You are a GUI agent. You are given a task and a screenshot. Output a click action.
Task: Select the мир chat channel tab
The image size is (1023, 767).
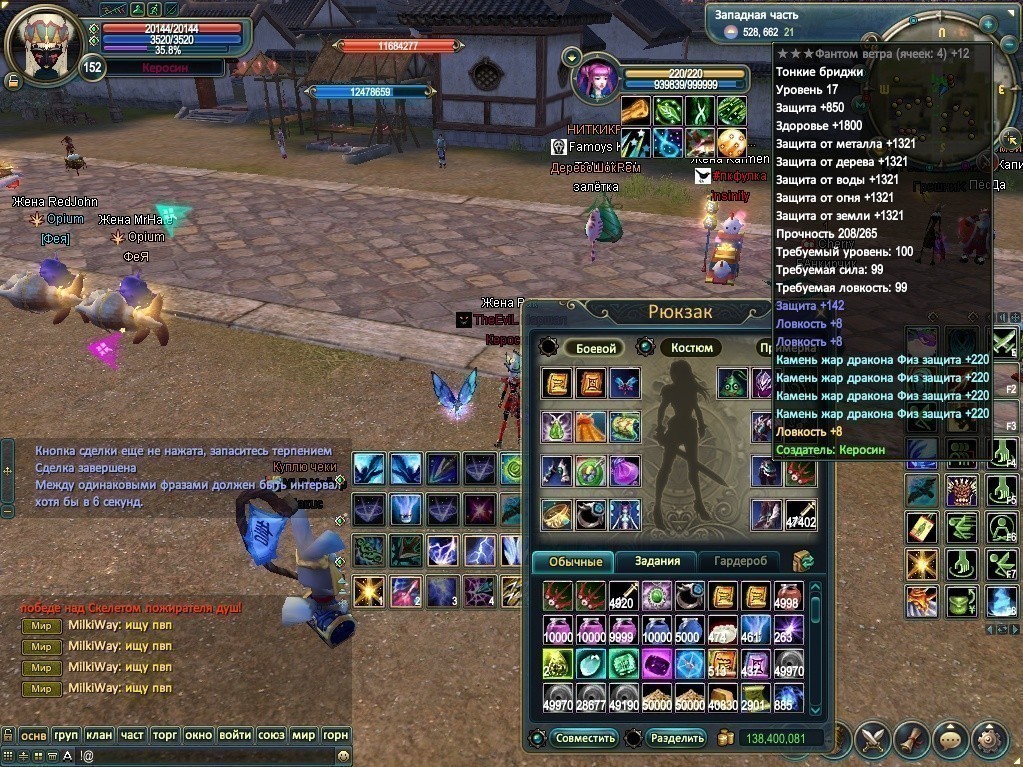coord(304,735)
